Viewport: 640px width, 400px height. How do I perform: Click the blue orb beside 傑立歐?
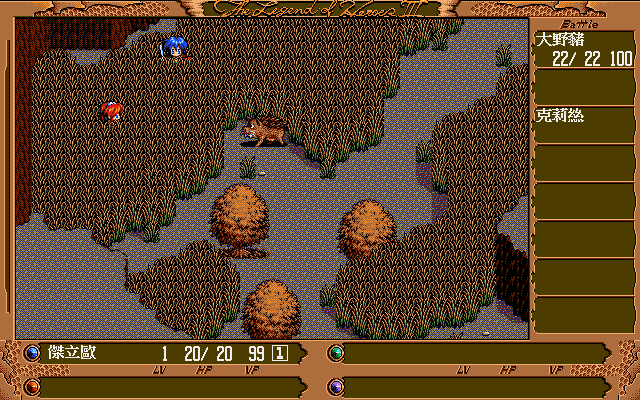coord(32,353)
